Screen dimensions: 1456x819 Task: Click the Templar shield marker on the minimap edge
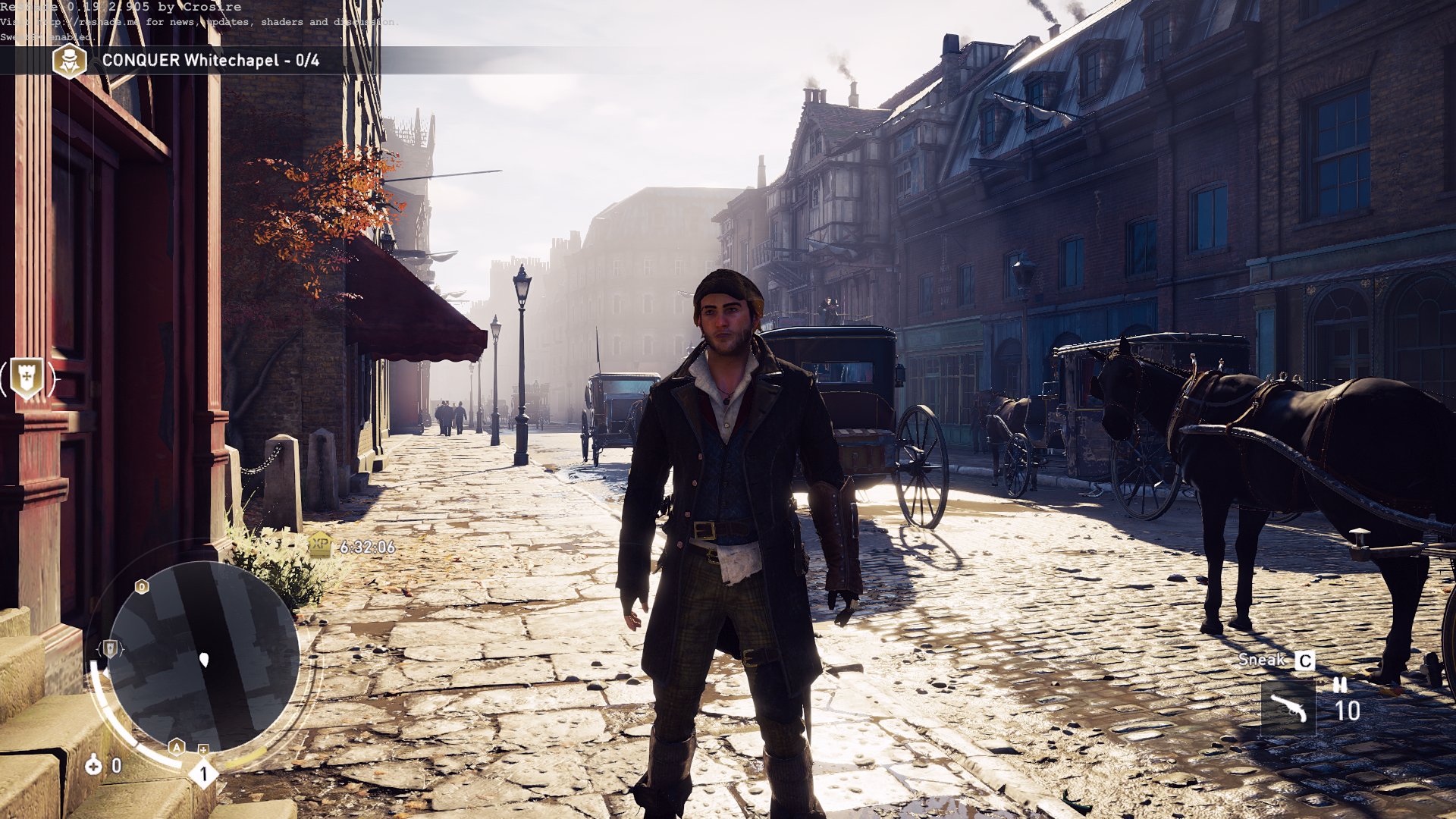111,648
